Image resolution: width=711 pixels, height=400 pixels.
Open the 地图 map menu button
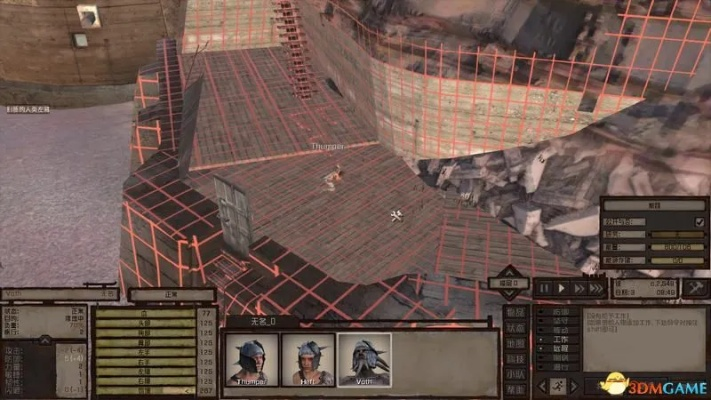[514, 343]
